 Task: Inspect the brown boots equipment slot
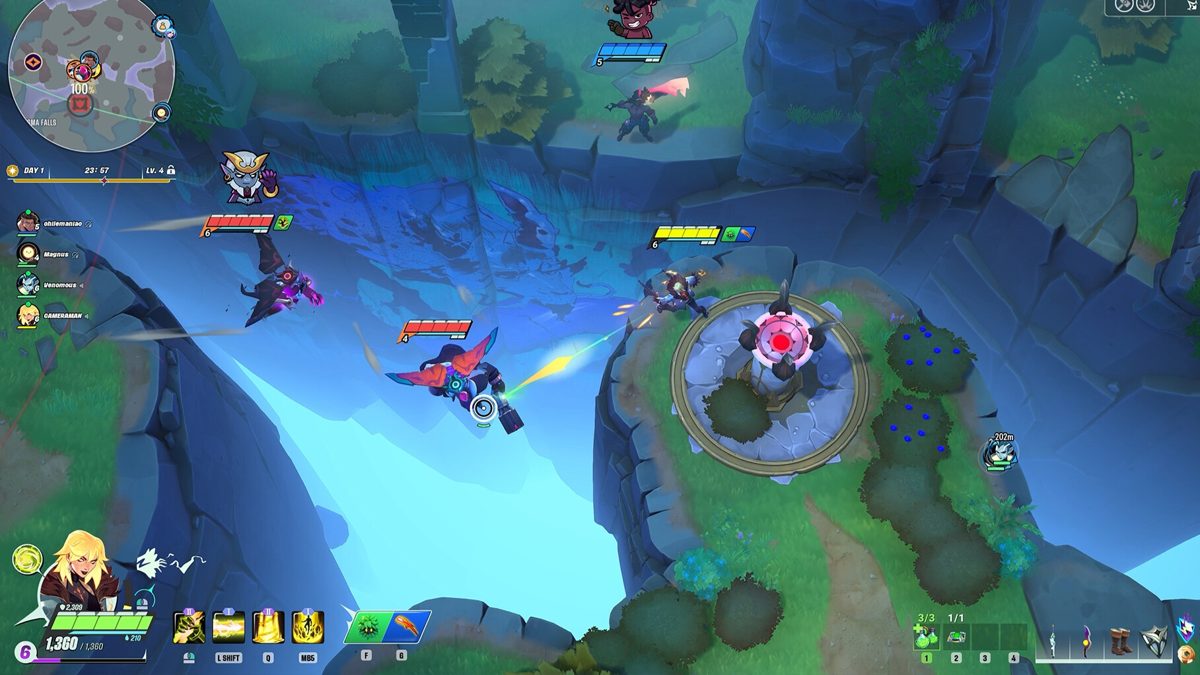click(x=1120, y=638)
